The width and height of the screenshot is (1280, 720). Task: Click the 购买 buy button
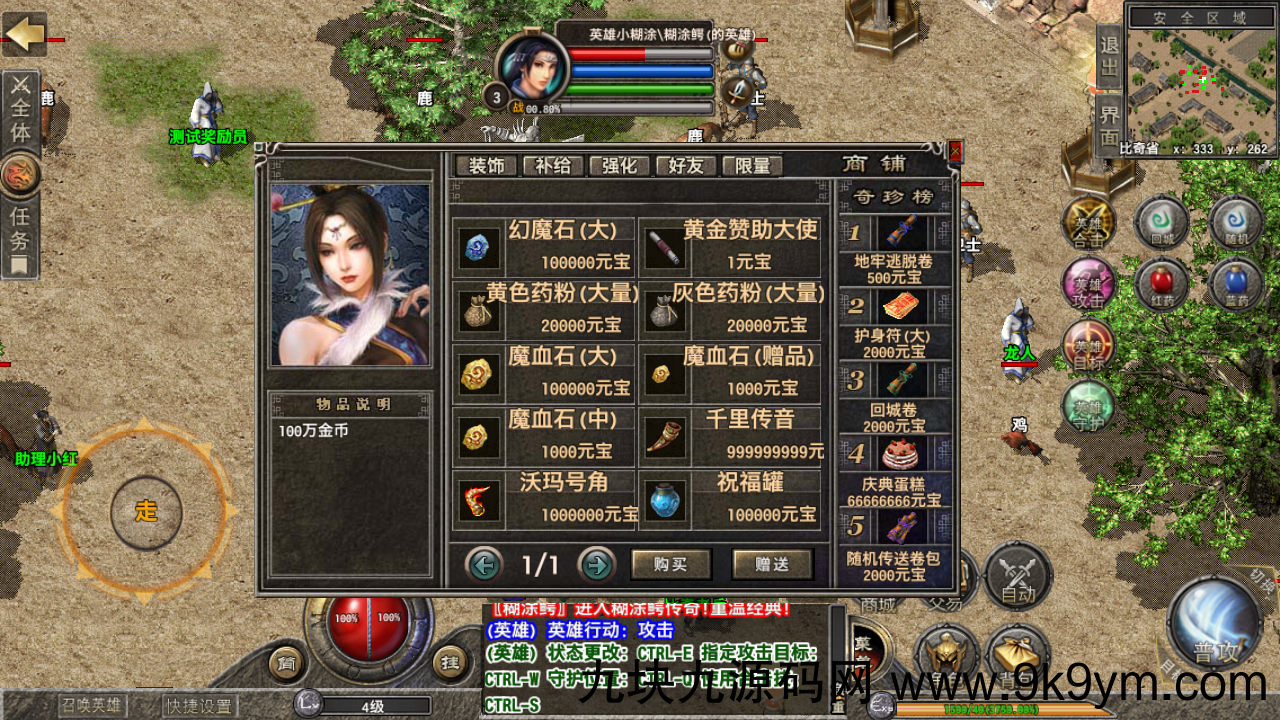[670, 565]
